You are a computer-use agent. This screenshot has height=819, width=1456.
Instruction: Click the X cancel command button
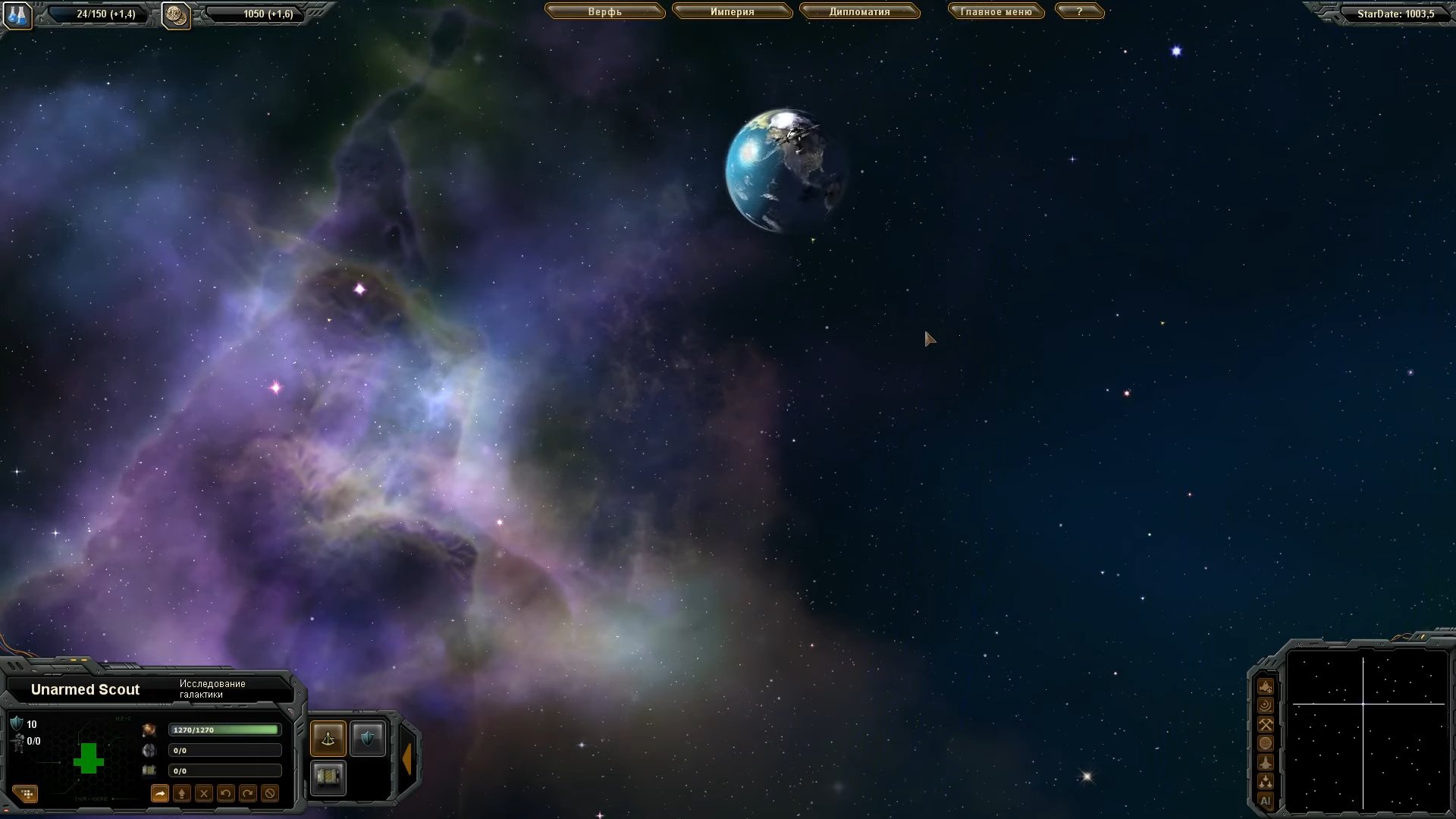203,794
